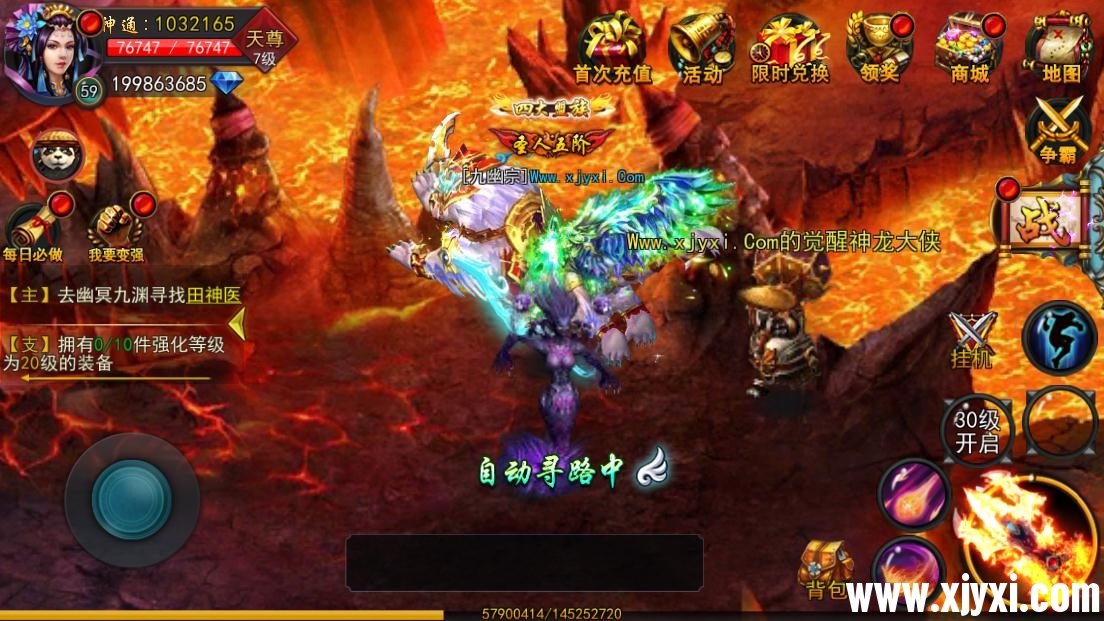
Task: Activate the blue figure skill icon
Action: click(x=1059, y=338)
